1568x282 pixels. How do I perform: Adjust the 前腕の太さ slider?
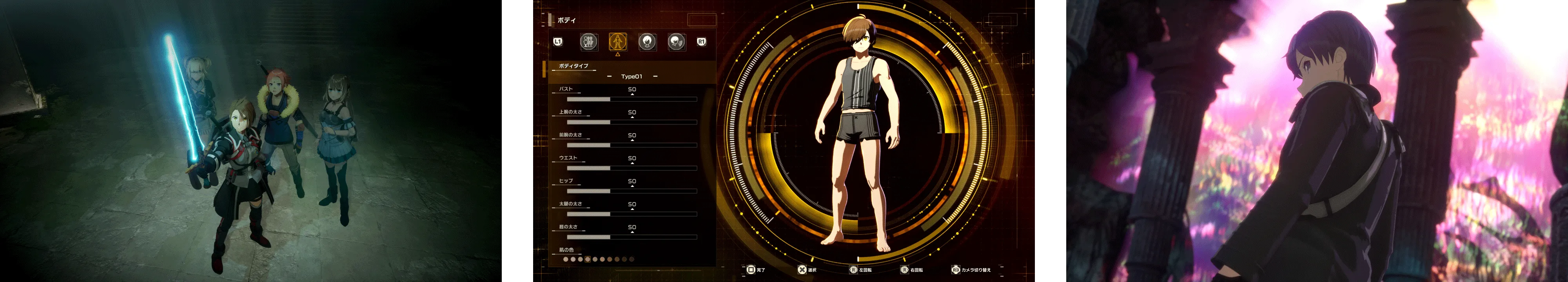click(631, 145)
